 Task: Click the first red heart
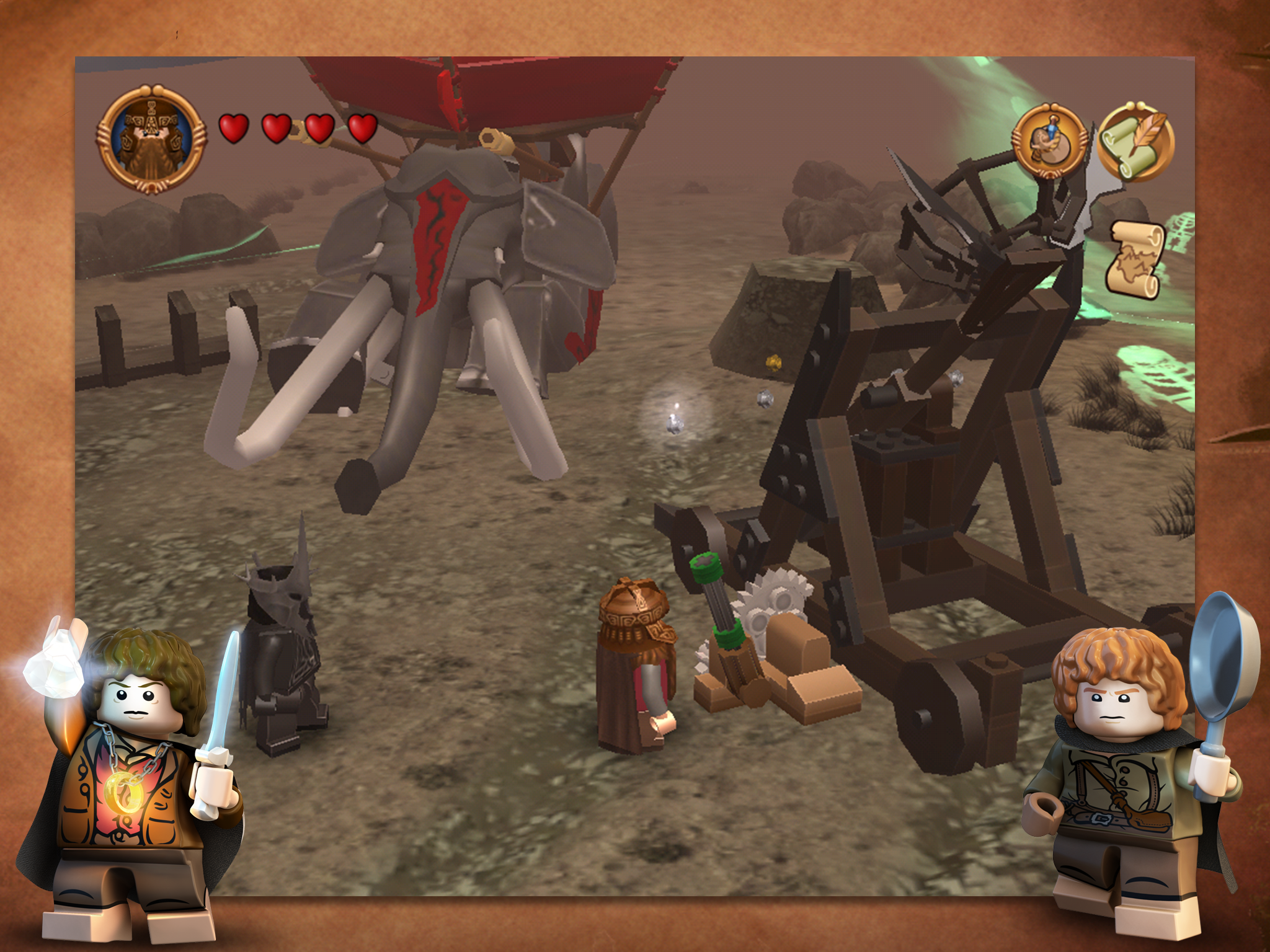pos(234,128)
